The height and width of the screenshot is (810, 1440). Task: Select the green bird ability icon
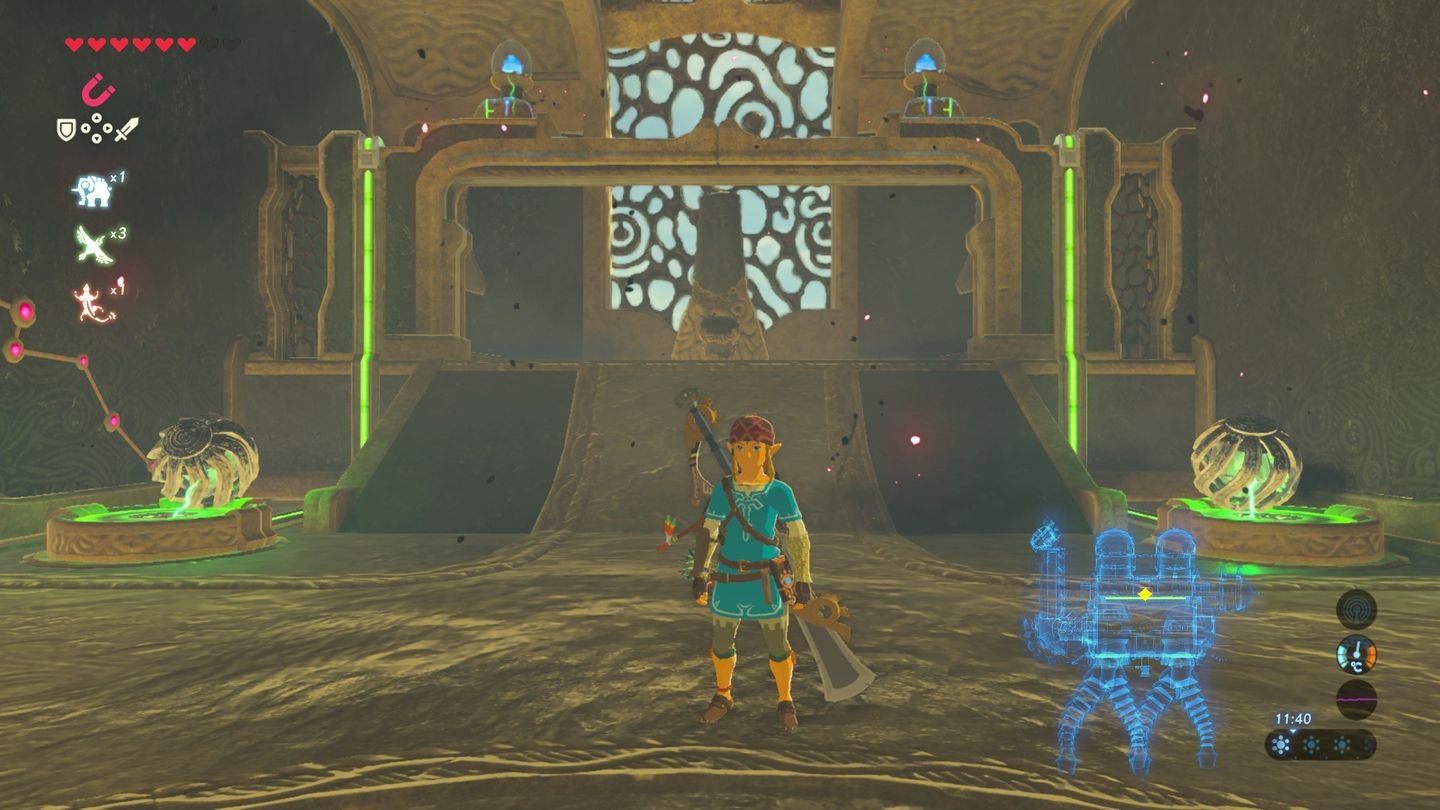click(91, 243)
